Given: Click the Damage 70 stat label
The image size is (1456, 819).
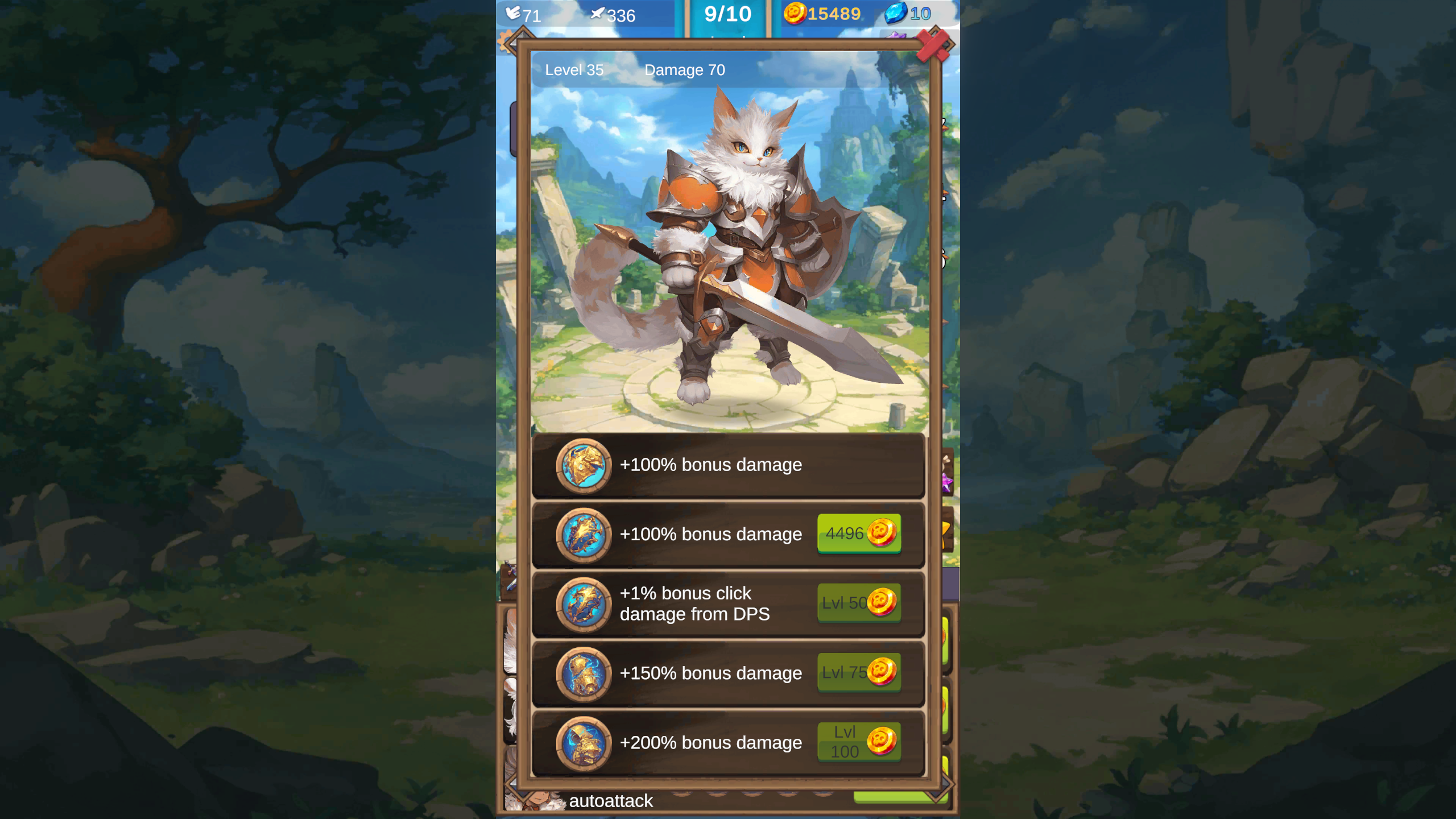Looking at the screenshot, I should (684, 70).
